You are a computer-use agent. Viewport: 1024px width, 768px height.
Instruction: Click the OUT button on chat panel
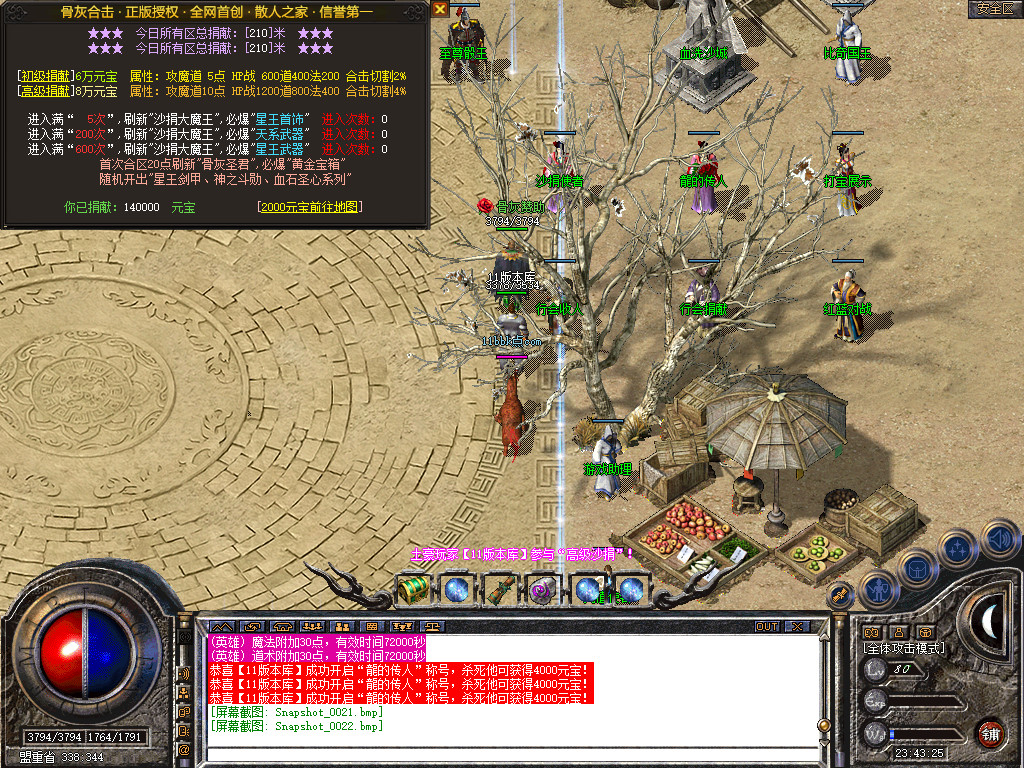click(x=766, y=627)
